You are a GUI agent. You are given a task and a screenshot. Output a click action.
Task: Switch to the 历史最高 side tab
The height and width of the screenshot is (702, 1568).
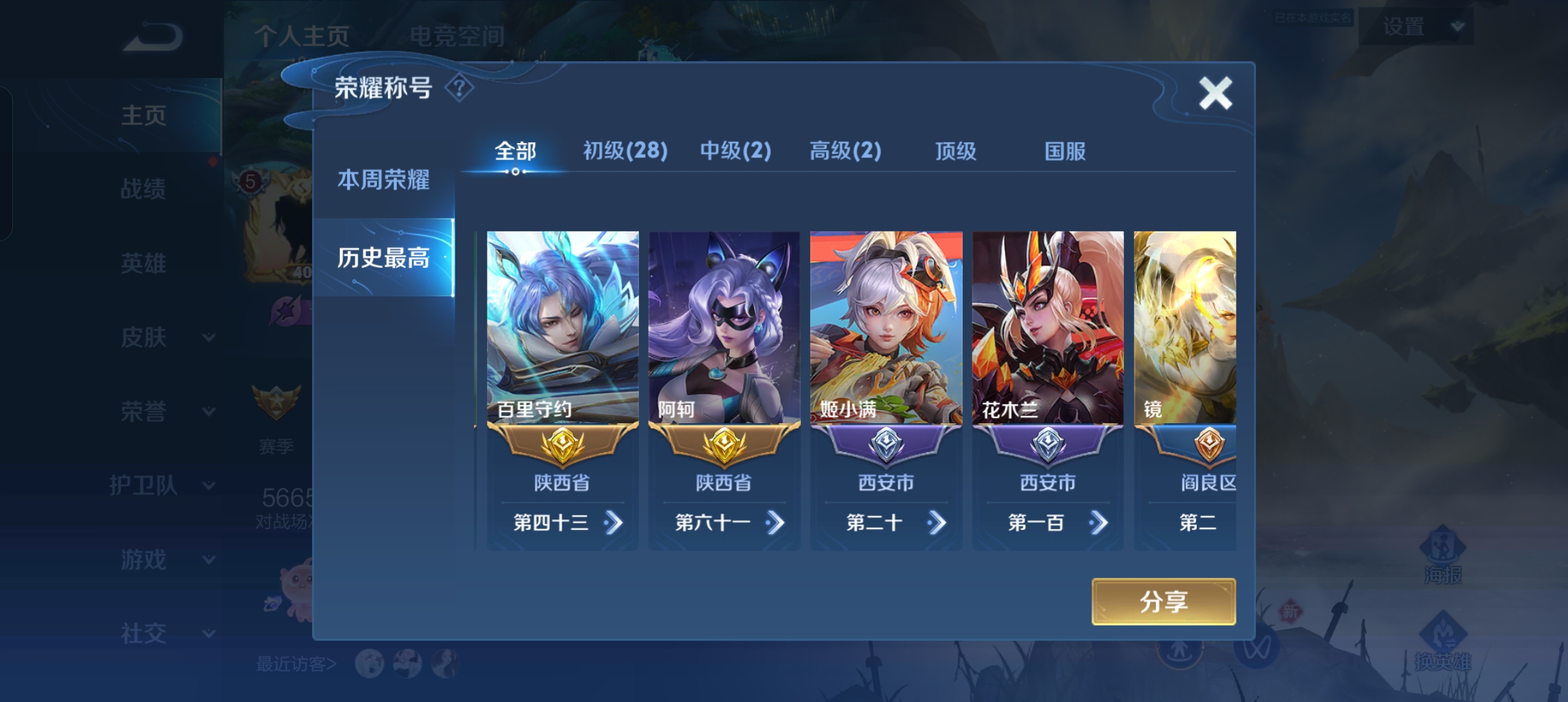click(x=382, y=257)
